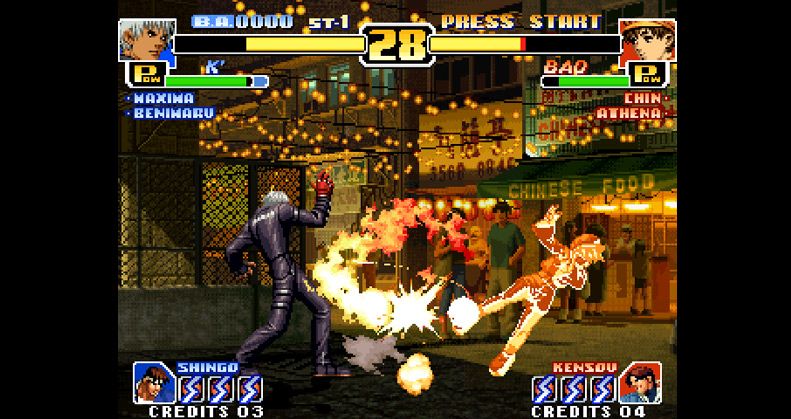This screenshot has height=419, width=791.
Task: Click the left player's POW icon
Action: point(142,74)
